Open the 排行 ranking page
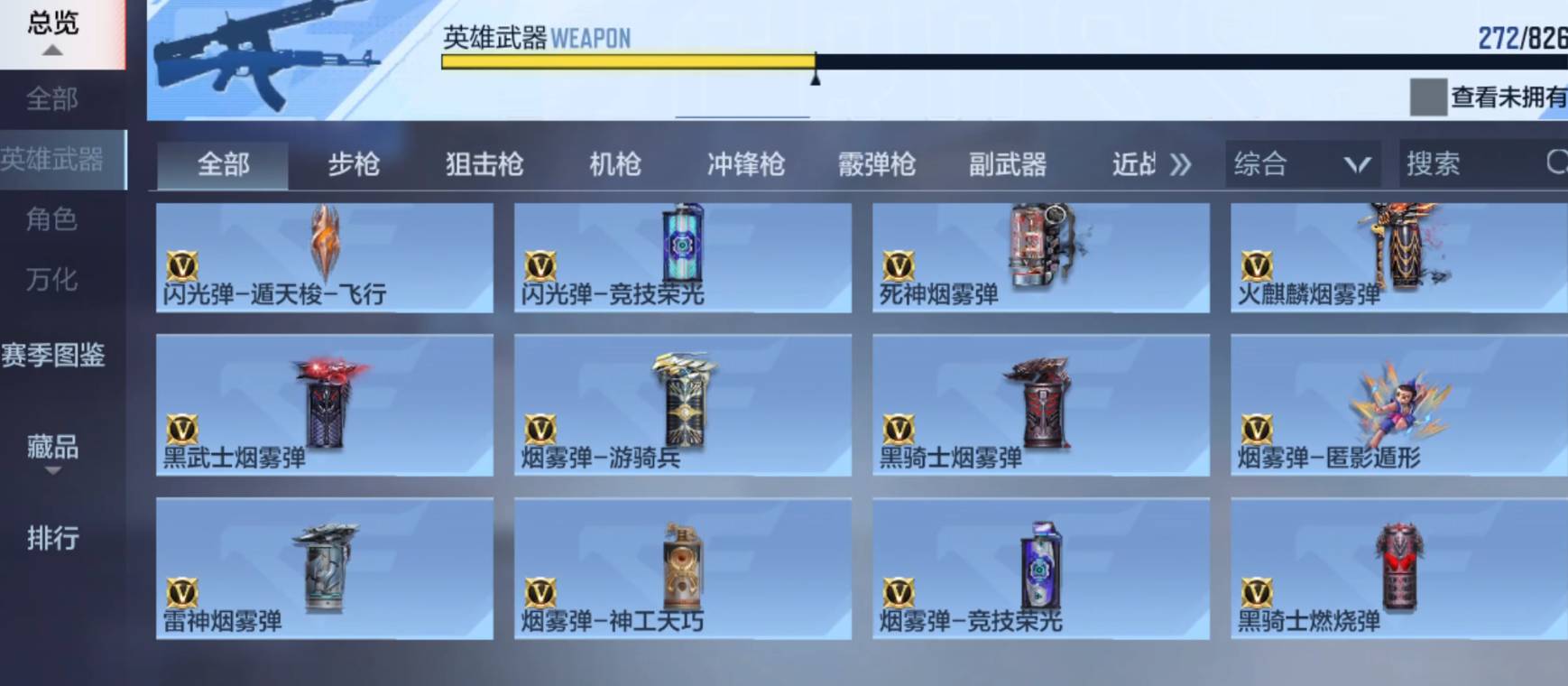1568x686 pixels. 52,539
